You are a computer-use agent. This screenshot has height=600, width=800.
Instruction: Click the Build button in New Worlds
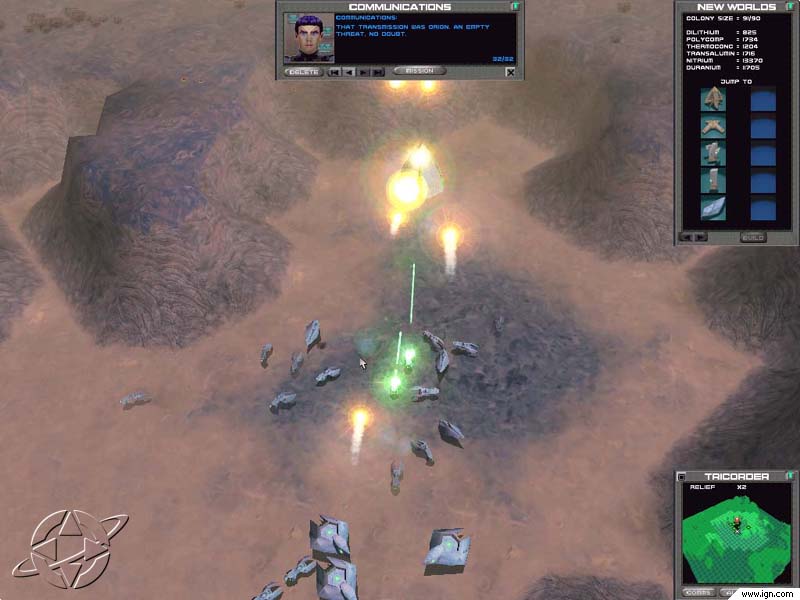752,237
